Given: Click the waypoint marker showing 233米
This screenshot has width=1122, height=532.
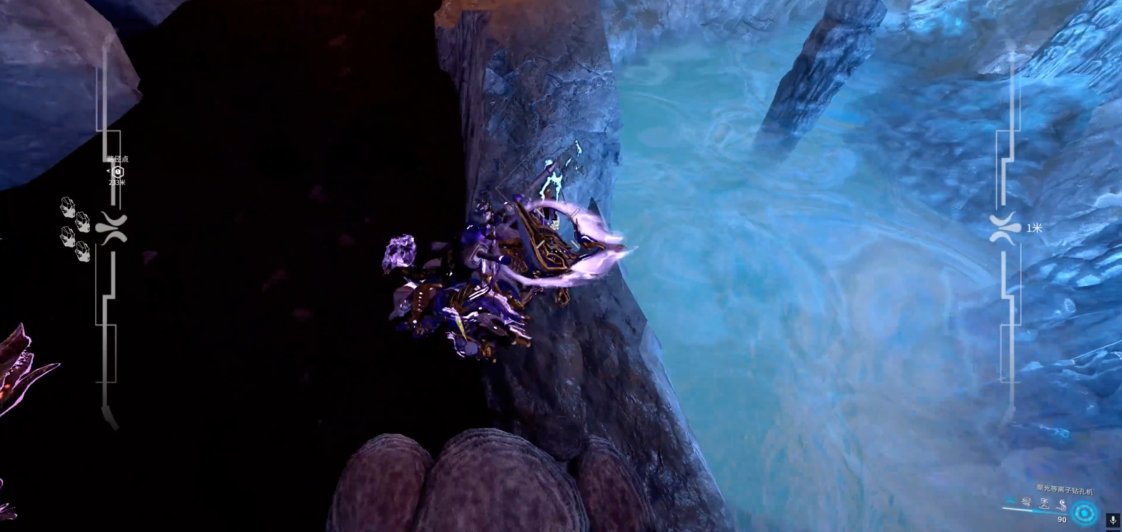Looking at the screenshot, I should click(x=117, y=171).
